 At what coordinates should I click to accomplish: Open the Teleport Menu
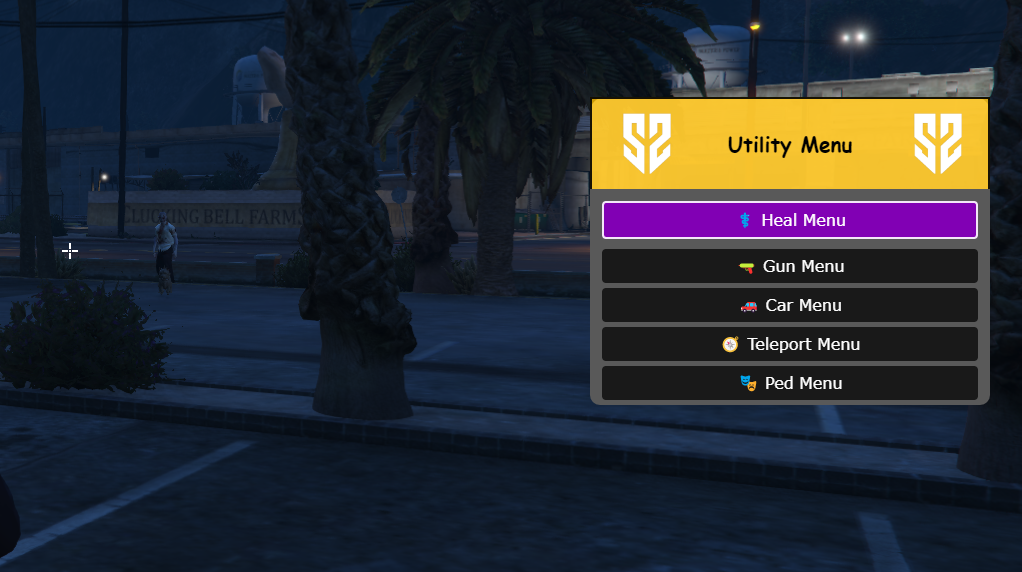tap(789, 344)
